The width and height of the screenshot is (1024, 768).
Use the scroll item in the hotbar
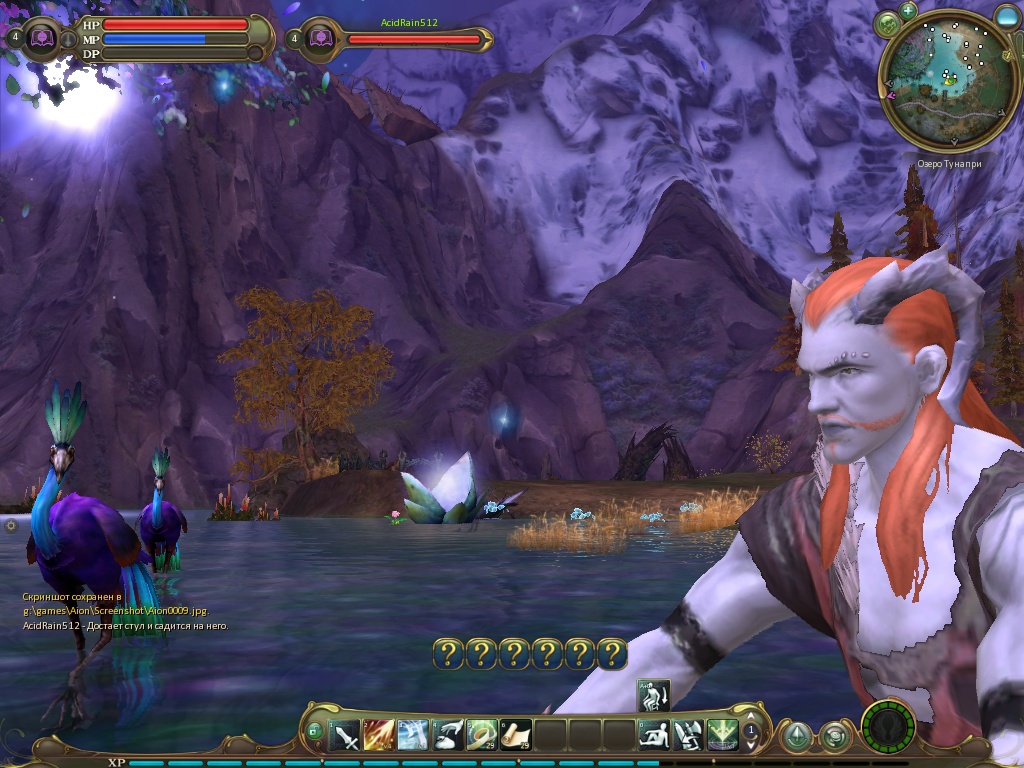516,736
